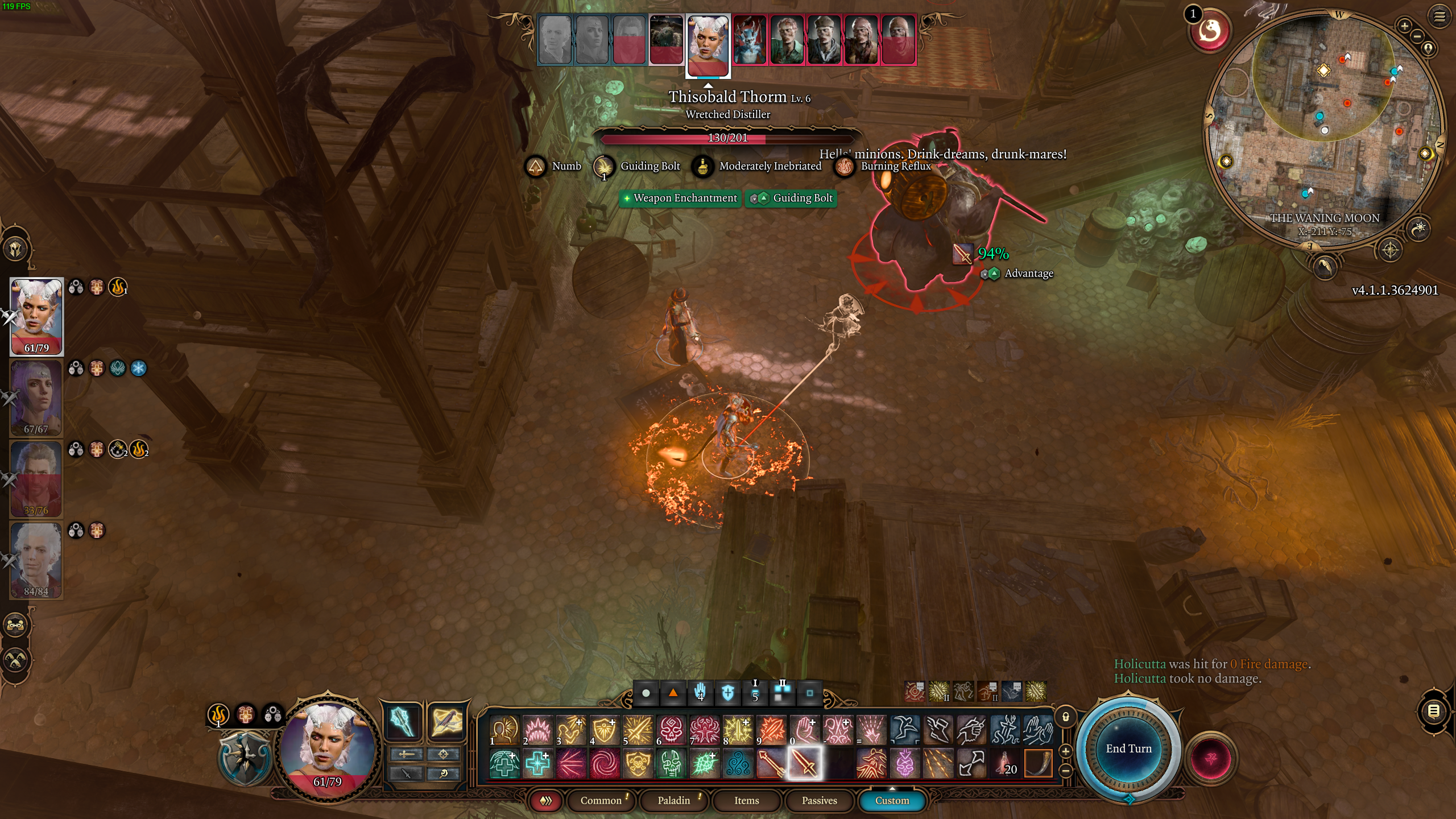
Task: Inspect the Moderately Inebriated condition icon
Action: pos(704,166)
